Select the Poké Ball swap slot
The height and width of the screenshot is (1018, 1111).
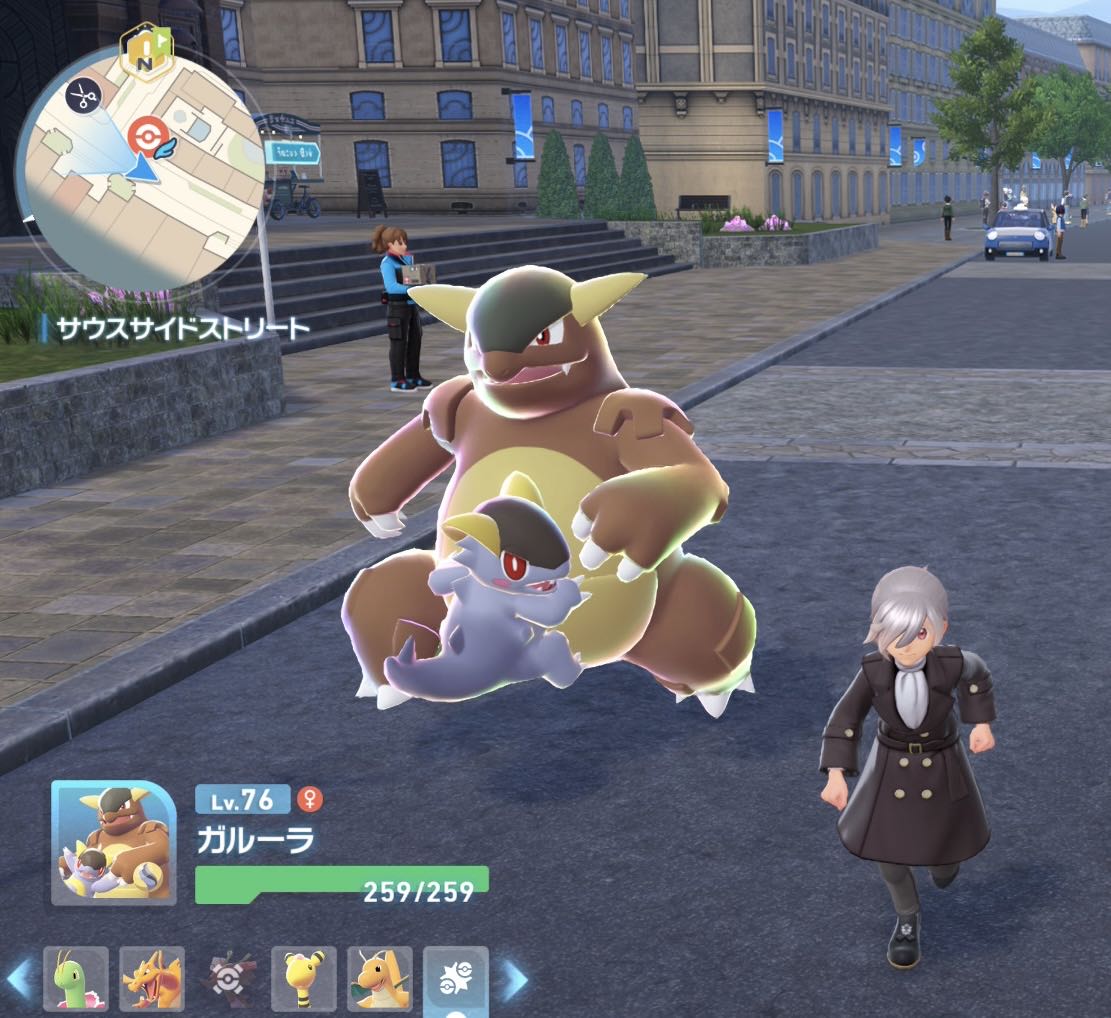pos(456,979)
